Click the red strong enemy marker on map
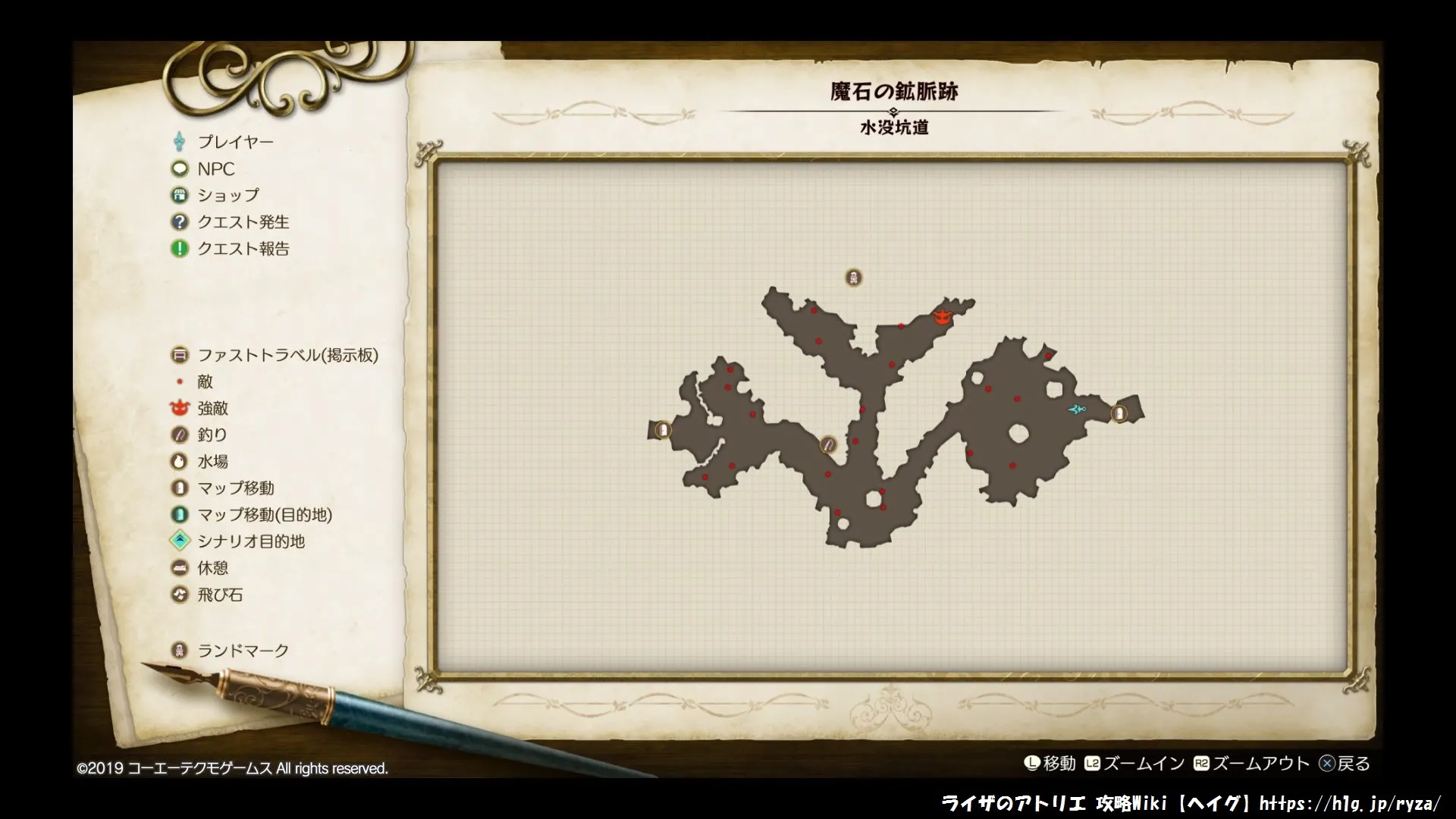The image size is (1456, 819). point(942,318)
